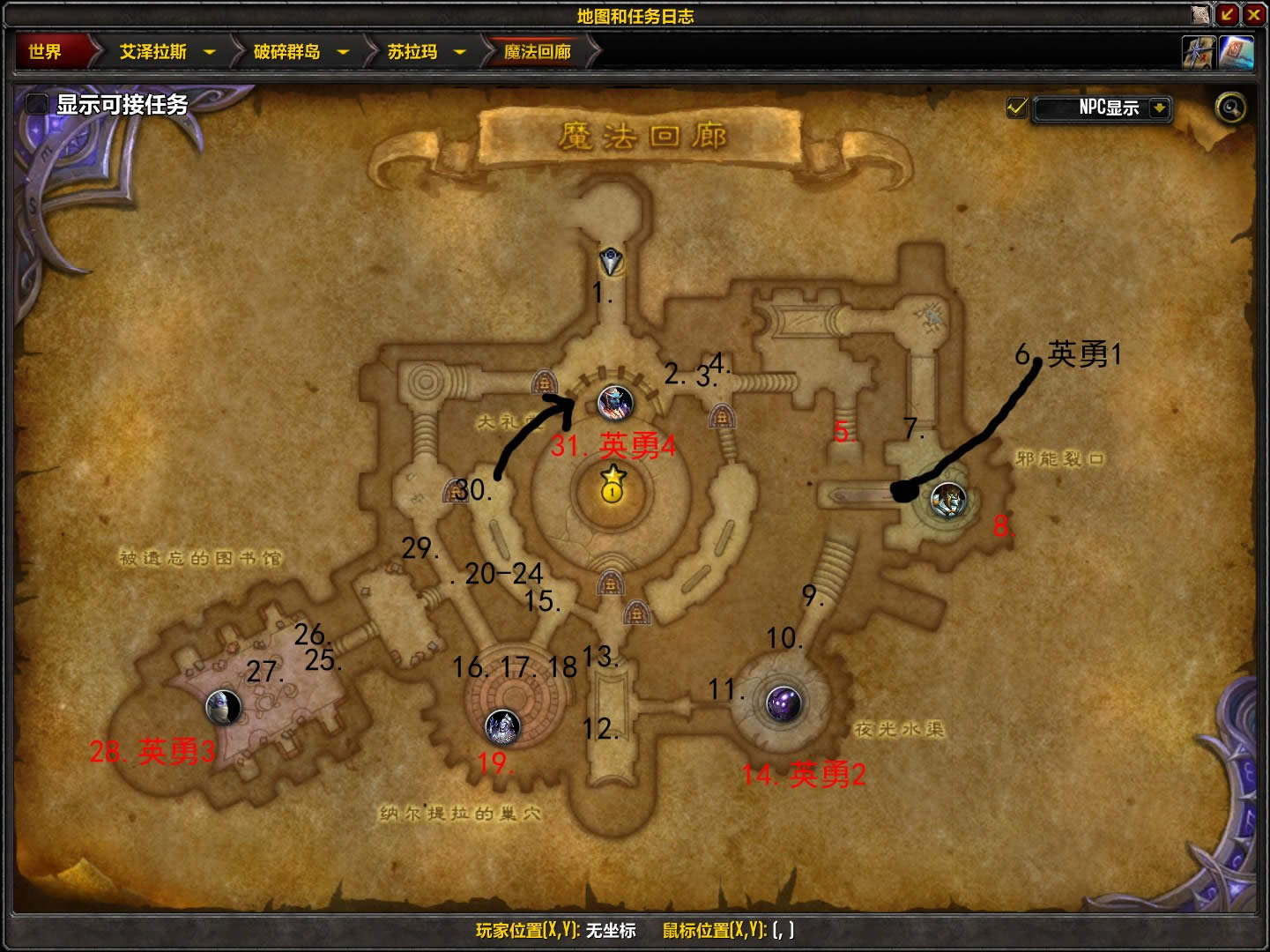Click the blue glowing rune card icon

pos(1236,53)
